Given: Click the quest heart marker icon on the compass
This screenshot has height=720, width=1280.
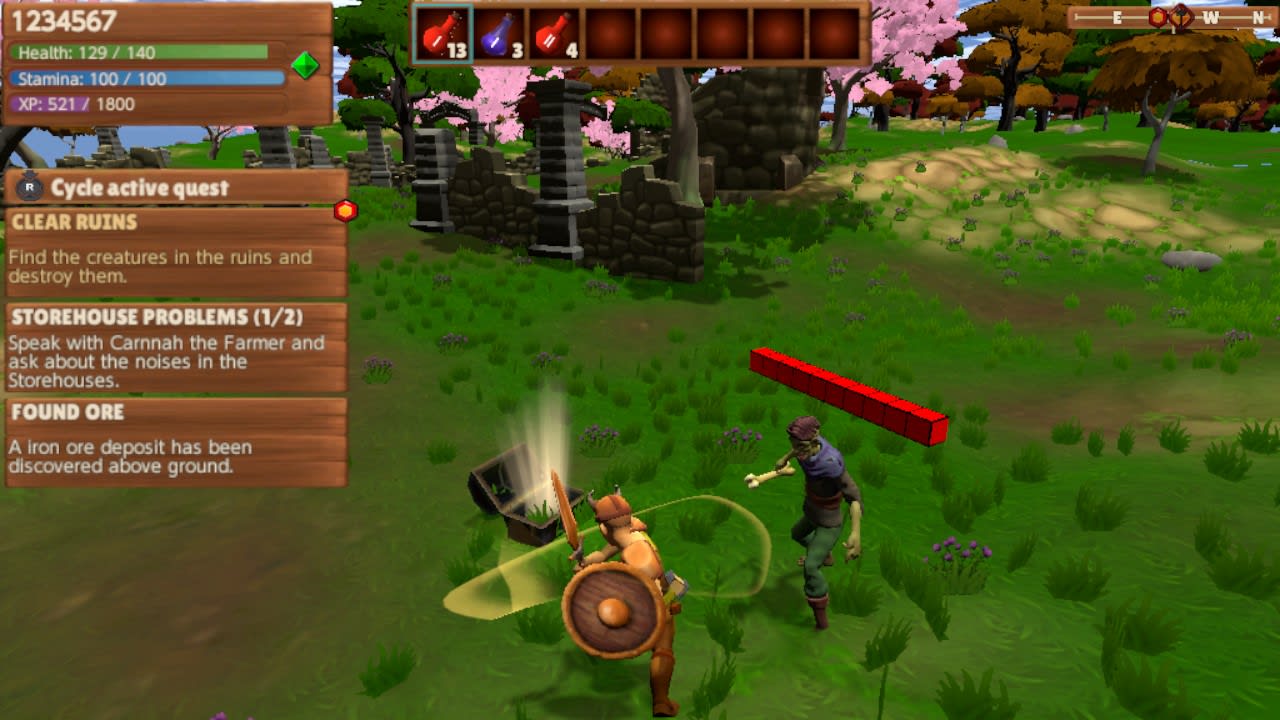Looking at the screenshot, I should (1181, 17).
